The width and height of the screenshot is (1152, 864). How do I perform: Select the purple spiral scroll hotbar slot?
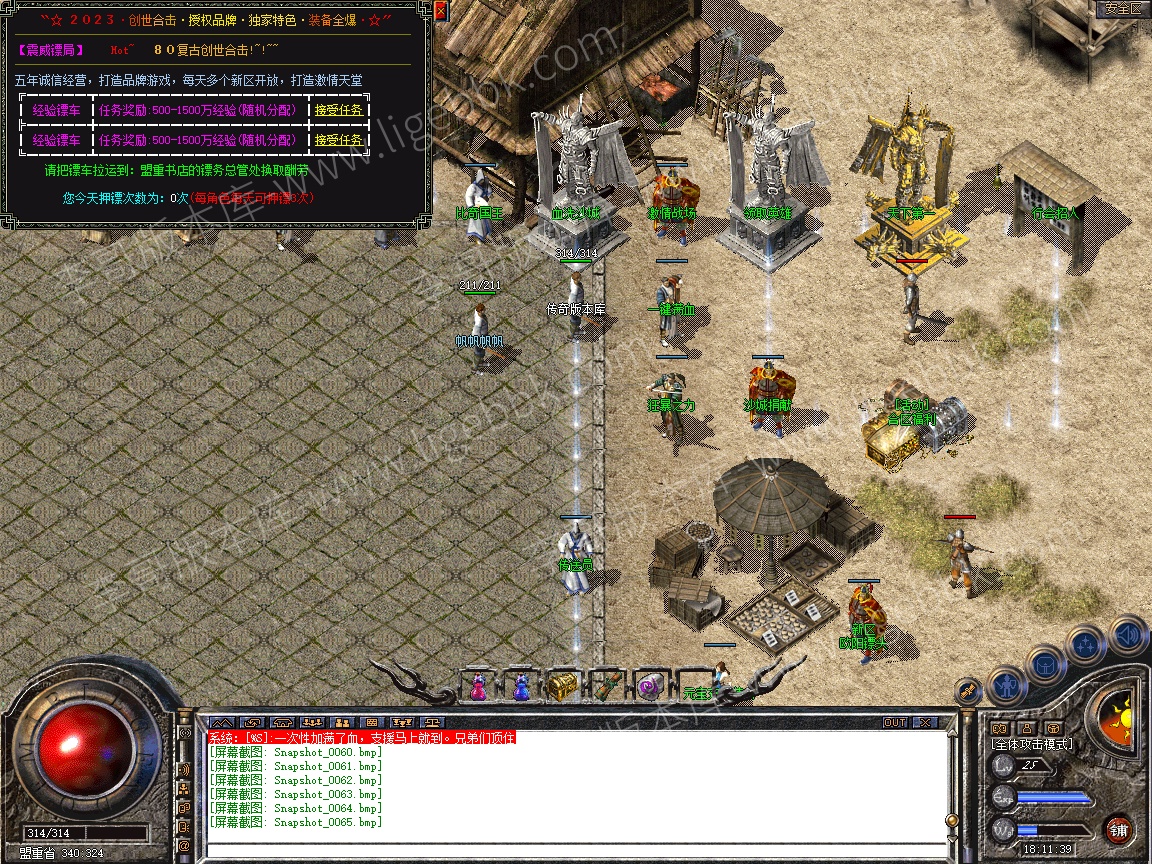tap(648, 687)
